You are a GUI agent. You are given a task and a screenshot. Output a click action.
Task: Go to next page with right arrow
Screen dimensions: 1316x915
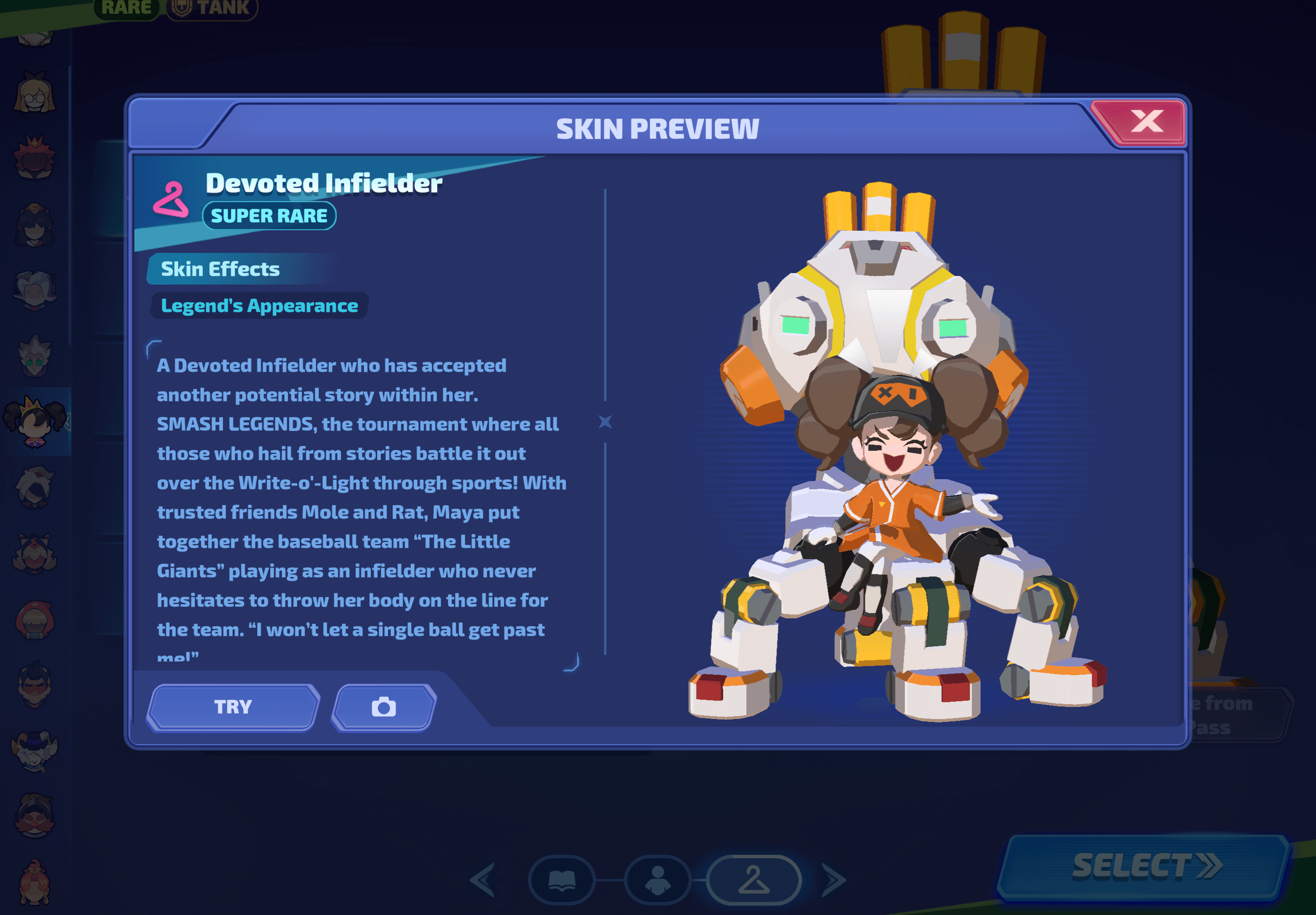(834, 879)
